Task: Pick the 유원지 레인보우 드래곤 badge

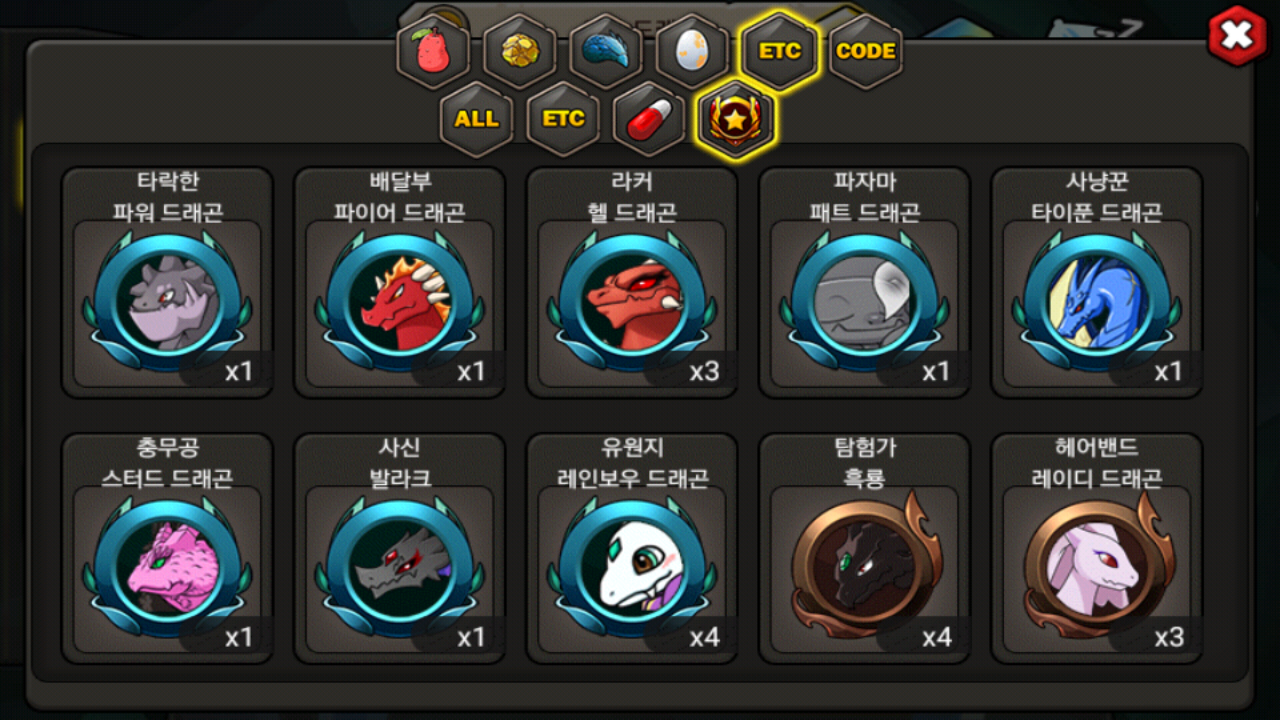Action: pyautogui.click(x=632, y=566)
